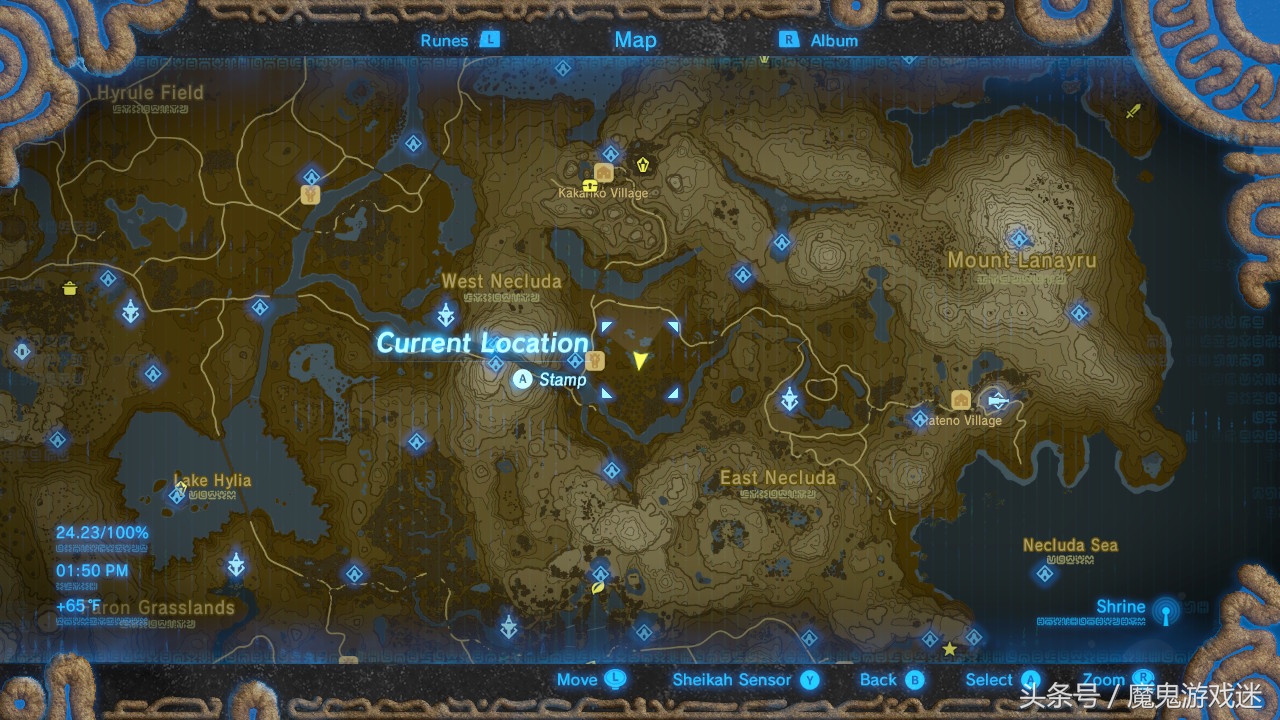The height and width of the screenshot is (720, 1280).
Task: Click the yellow player arrow at Current Location
Action: 640,360
